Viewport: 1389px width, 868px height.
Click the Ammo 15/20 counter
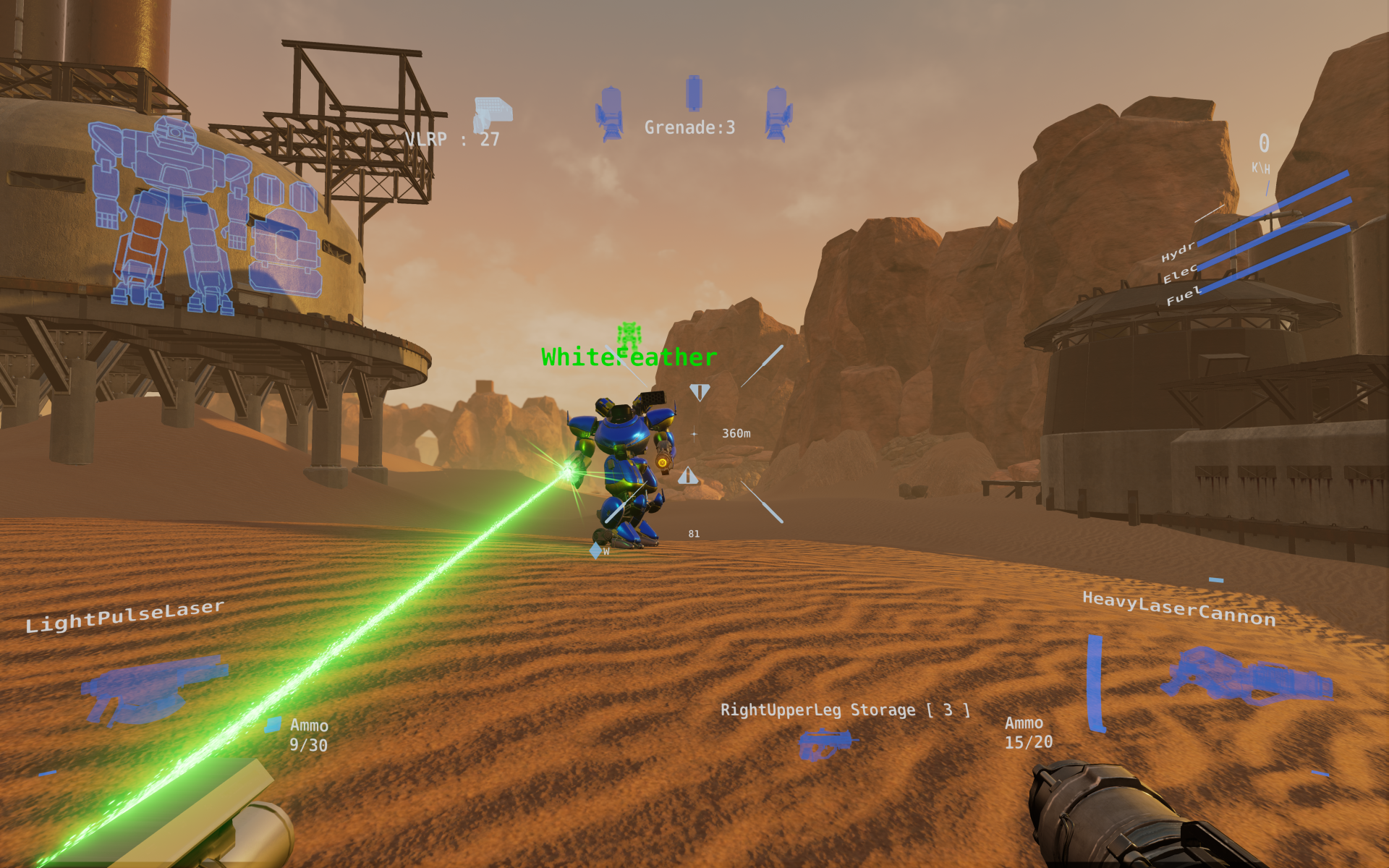coord(1029,732)
